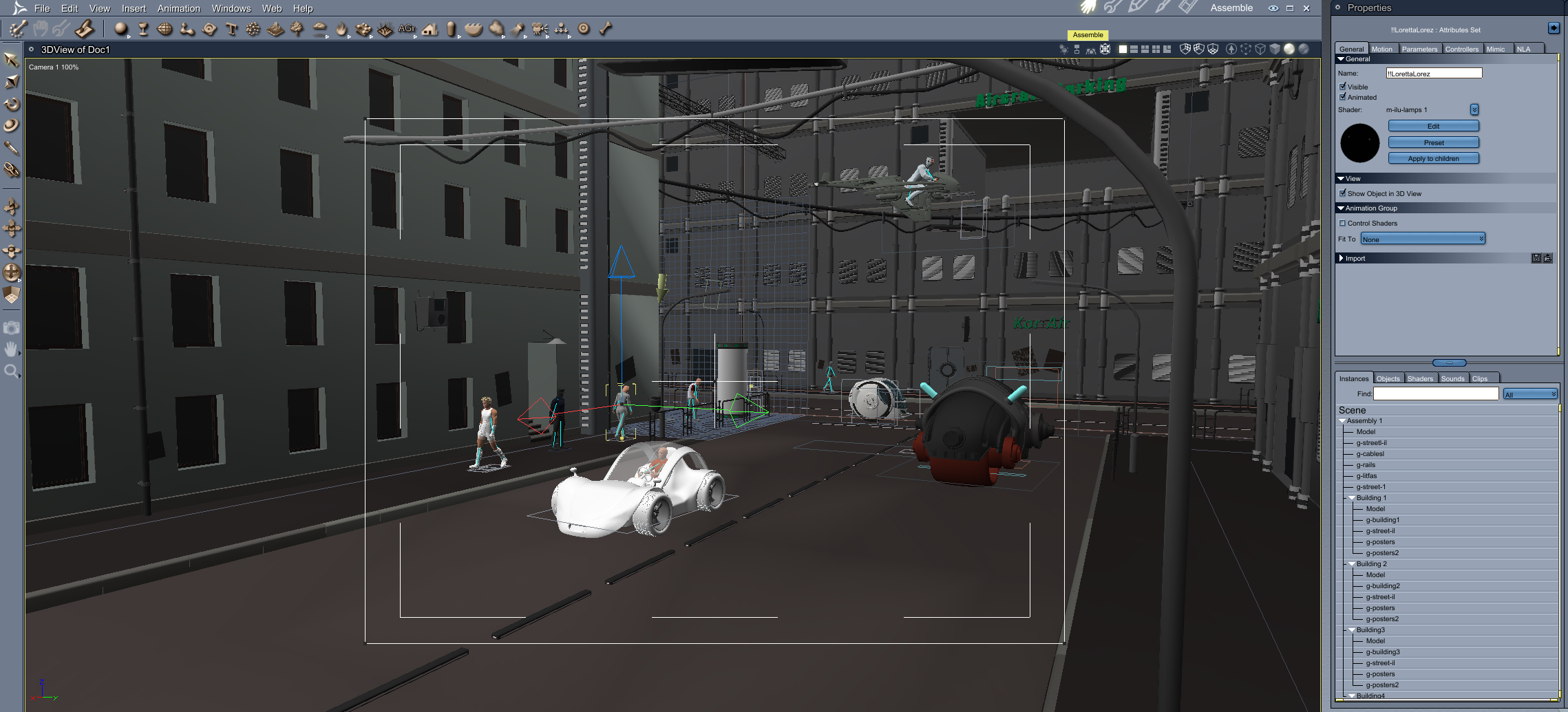Switch to the Shaders tab

point(1420,378)
